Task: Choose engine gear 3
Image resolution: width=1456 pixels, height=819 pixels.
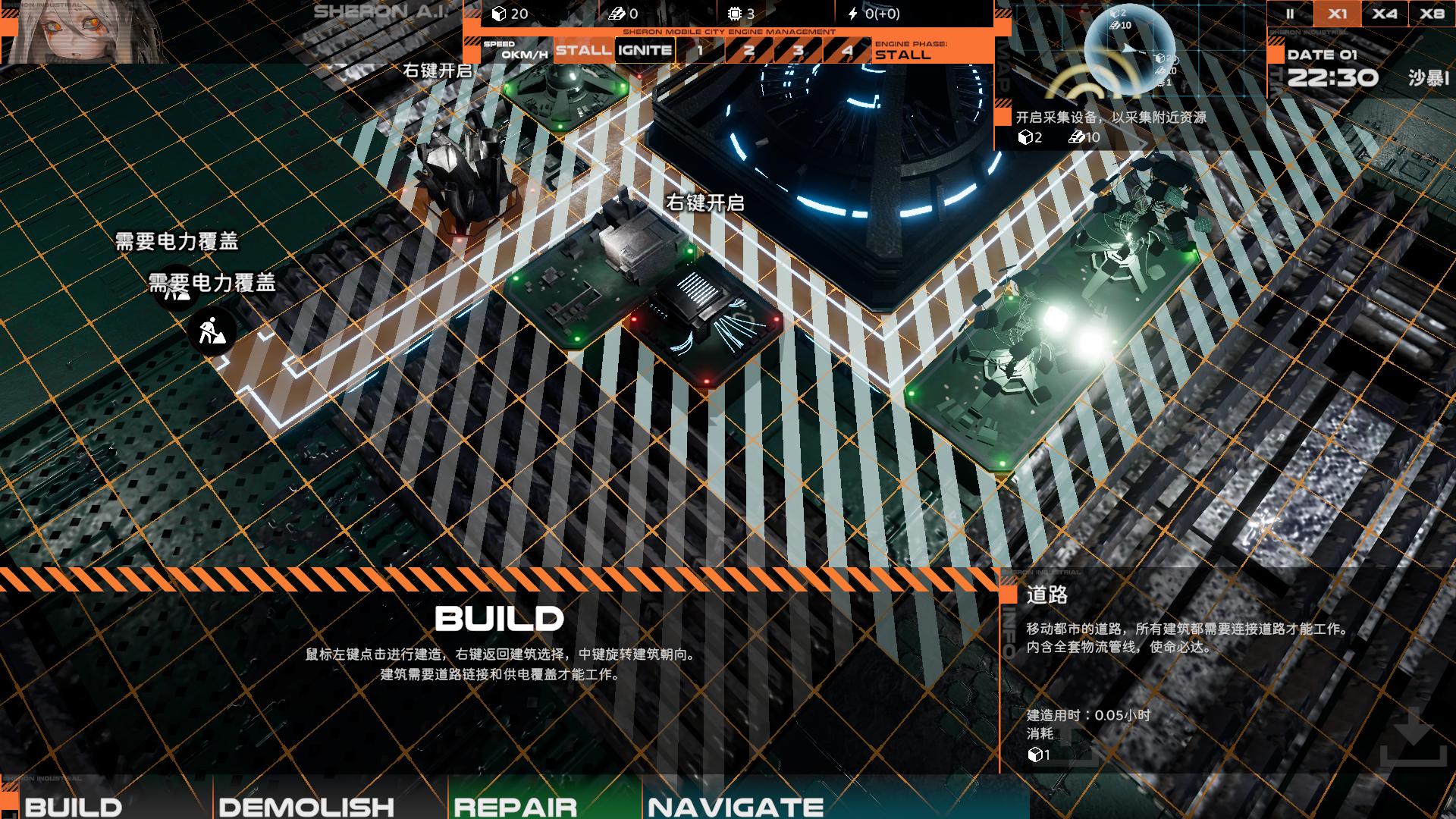Action: pyautogui.click(x=798, y=51)
